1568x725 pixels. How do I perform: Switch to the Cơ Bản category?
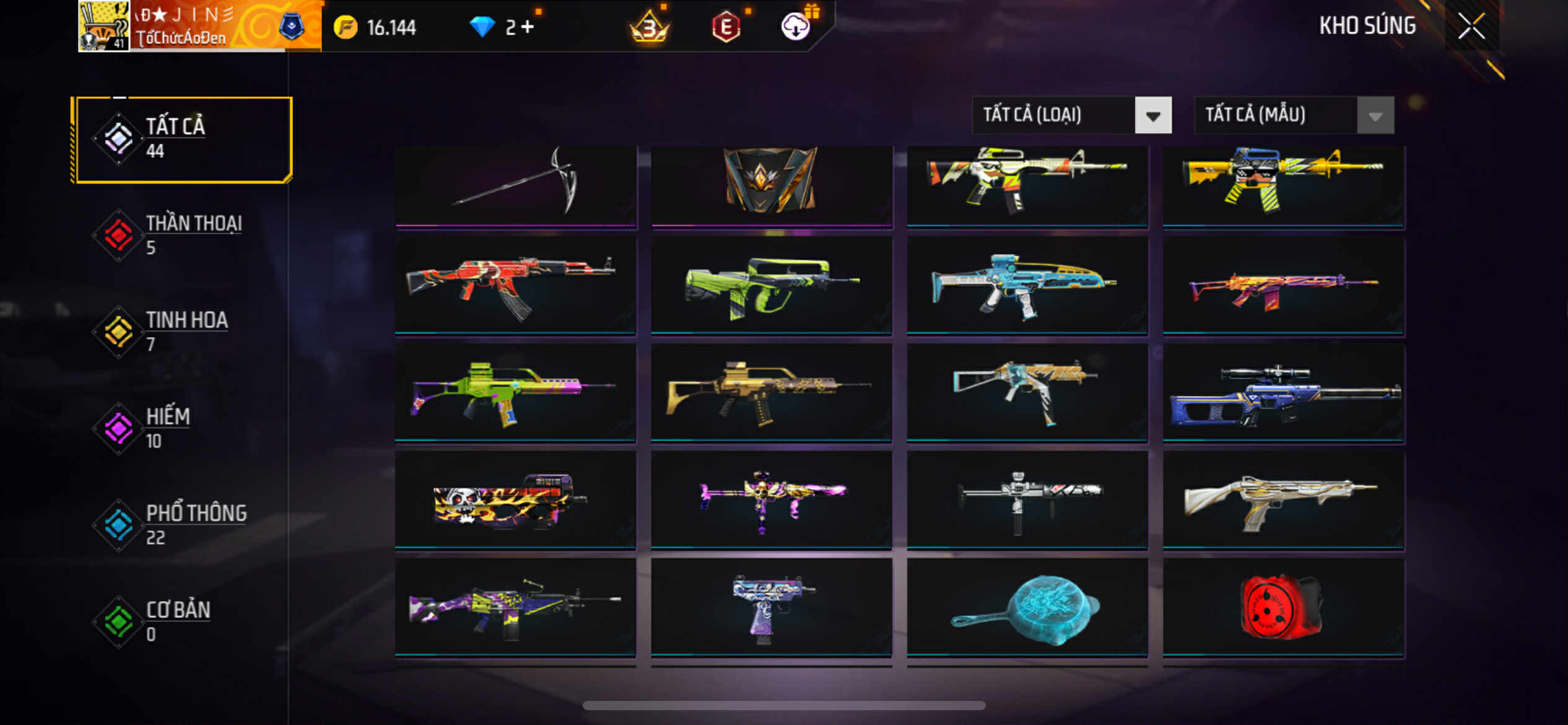coord(182,621)
